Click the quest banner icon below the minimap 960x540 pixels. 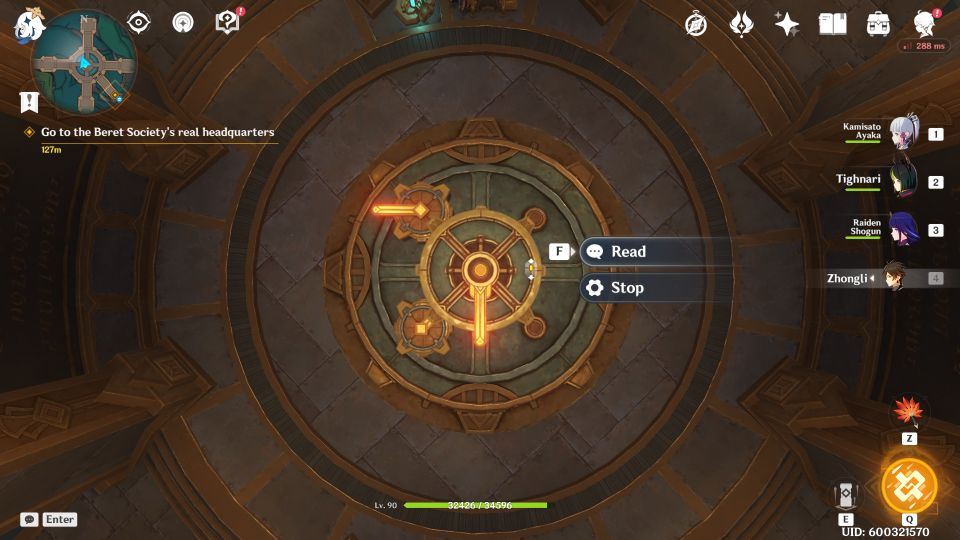point(28,101)
